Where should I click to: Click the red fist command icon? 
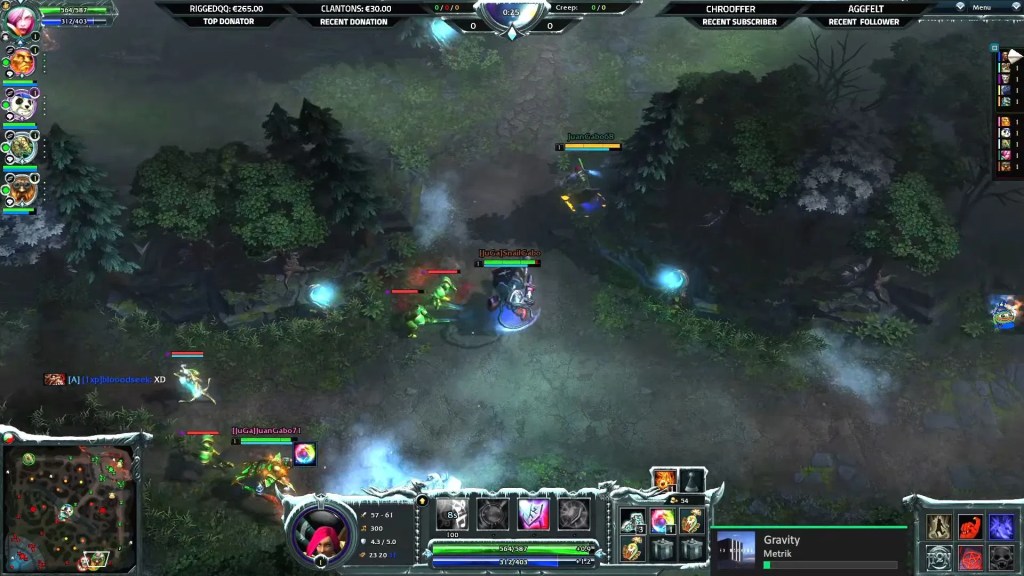970,527
